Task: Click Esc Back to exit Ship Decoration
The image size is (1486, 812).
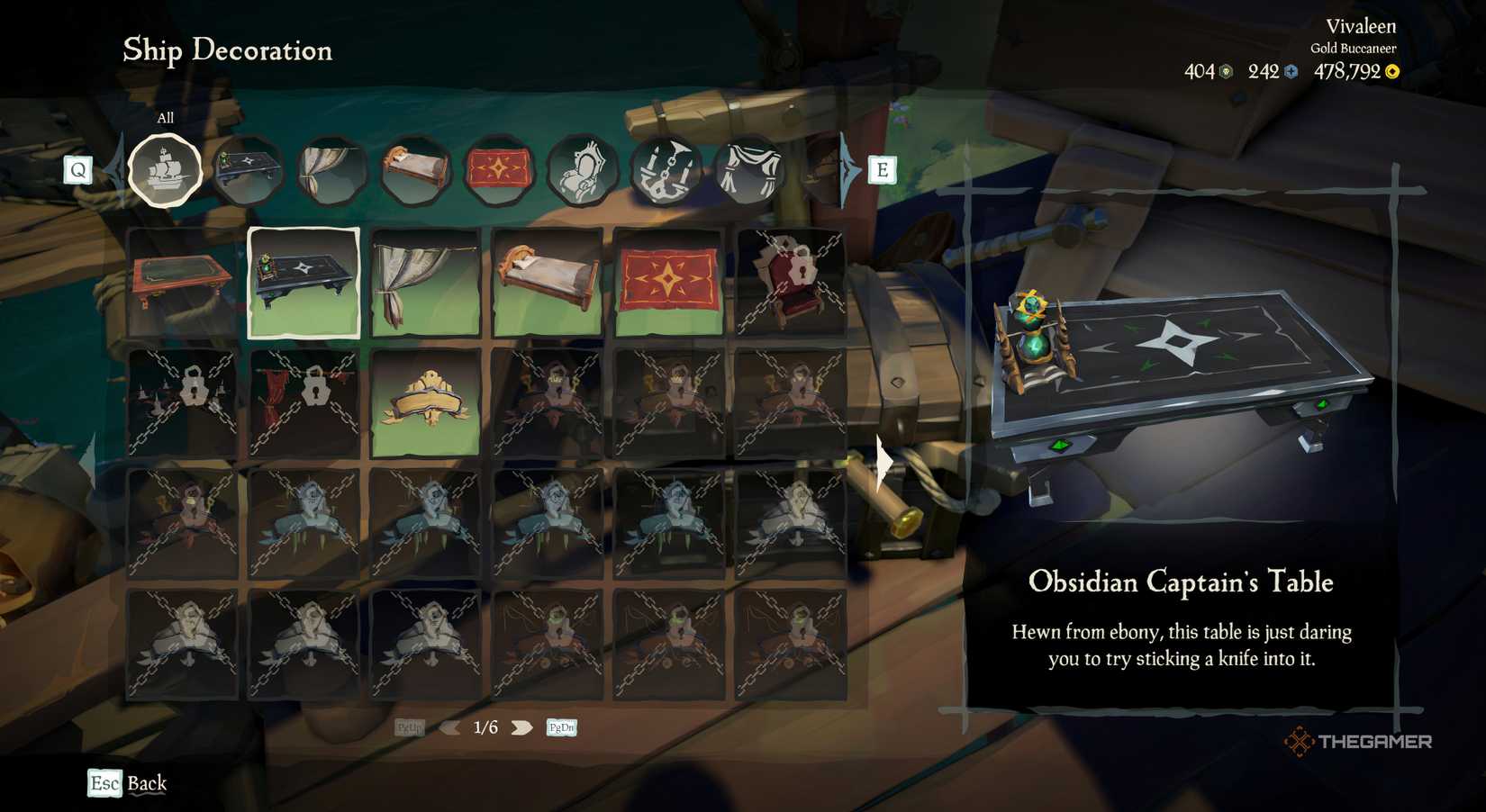Action: point(124,783)
